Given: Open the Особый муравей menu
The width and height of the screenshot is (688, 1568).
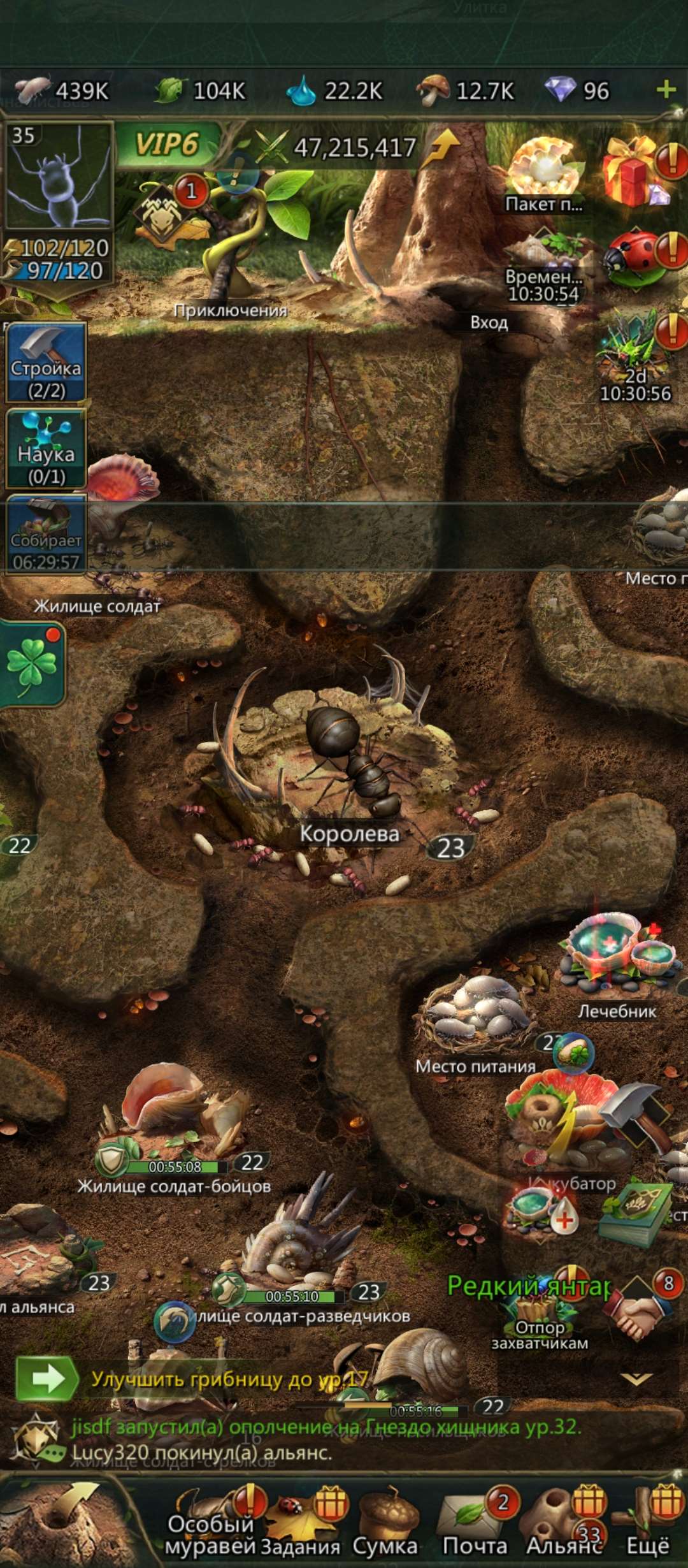Looking at the screenshot, I should (x=210, y=1527).
